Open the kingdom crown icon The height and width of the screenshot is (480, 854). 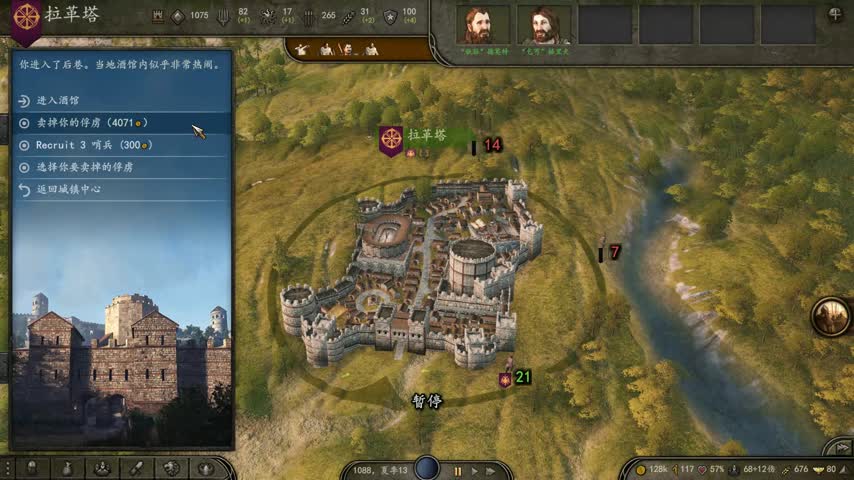pyautogui.click(x=206, y=468)
